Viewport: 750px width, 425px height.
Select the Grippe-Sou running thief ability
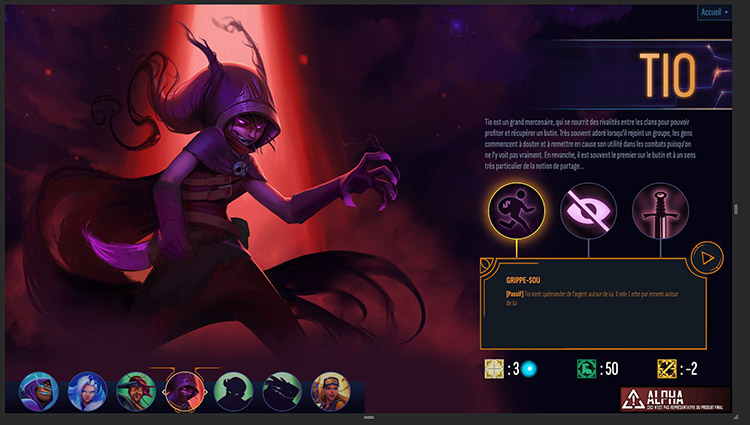pos(517,210)
